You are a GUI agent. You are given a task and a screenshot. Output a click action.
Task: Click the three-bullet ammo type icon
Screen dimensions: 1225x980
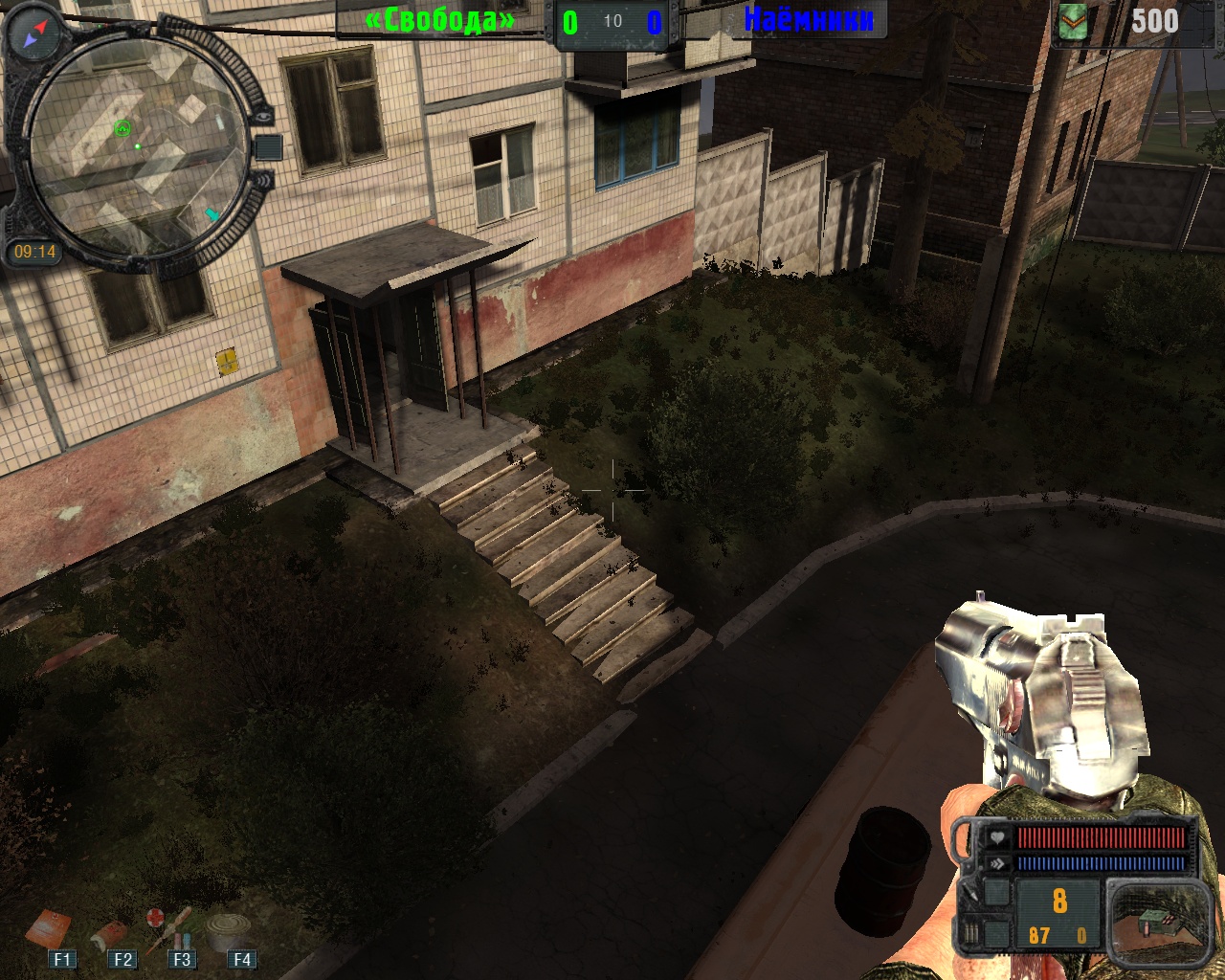[971, 933]
